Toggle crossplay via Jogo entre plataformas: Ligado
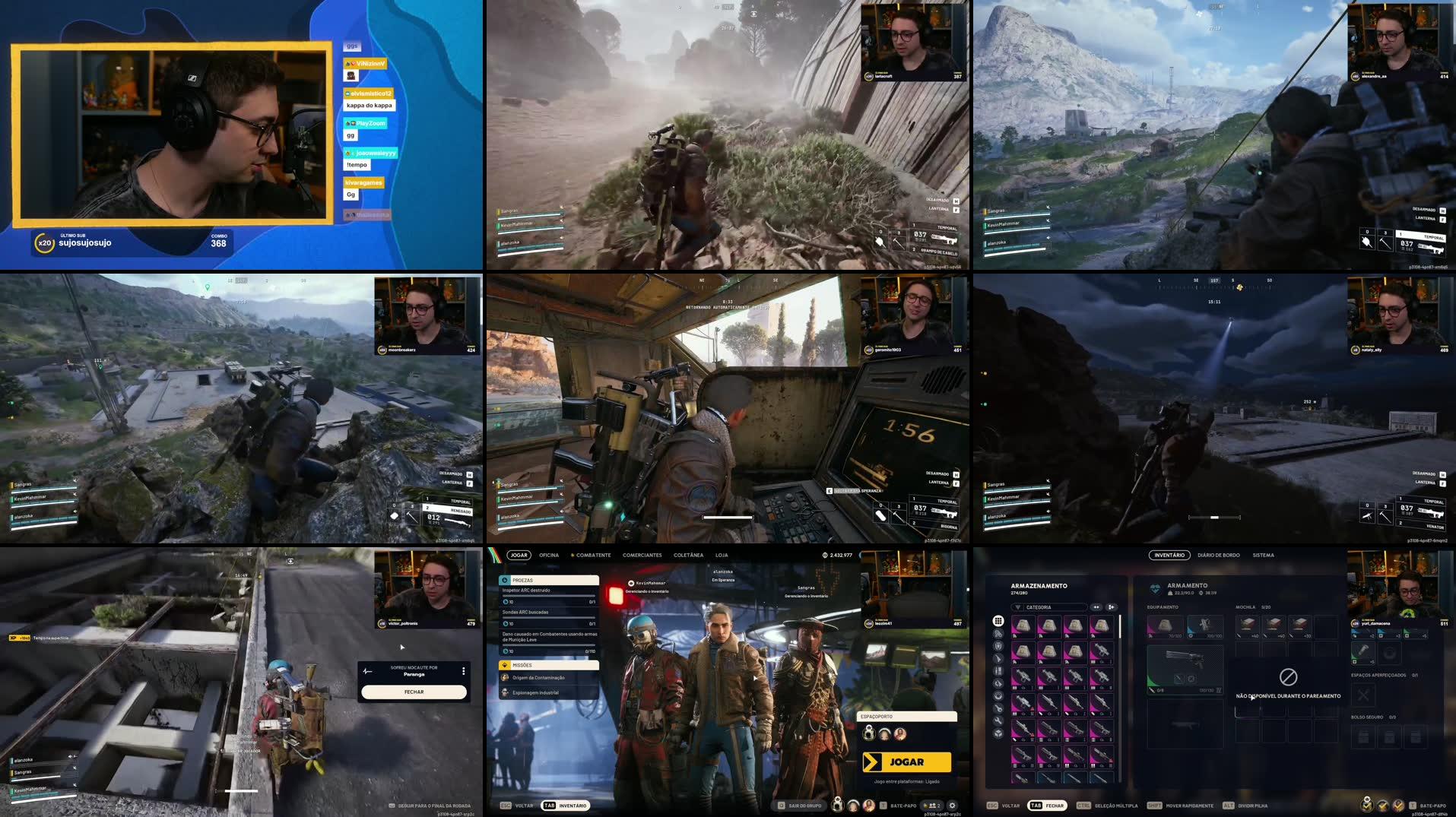Screen dimensions: 1456x817 (x=906, y=782)
